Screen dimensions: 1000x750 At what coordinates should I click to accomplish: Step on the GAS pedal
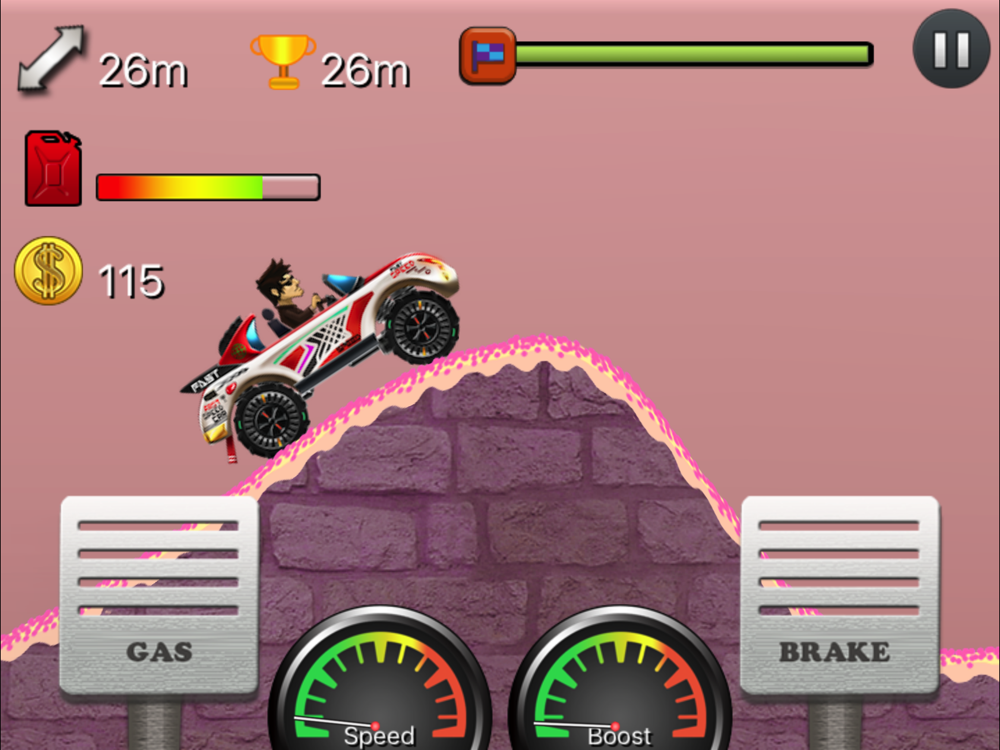[159, 595]
